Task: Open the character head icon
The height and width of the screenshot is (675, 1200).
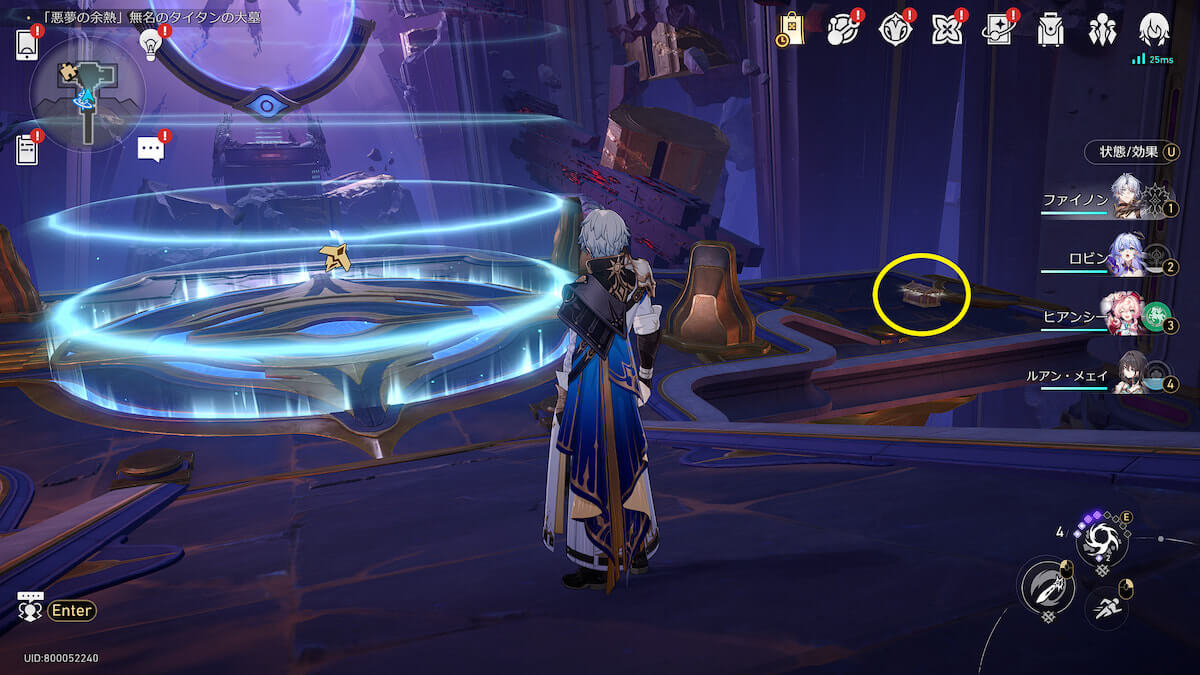Action: [x=1154, y=30]
